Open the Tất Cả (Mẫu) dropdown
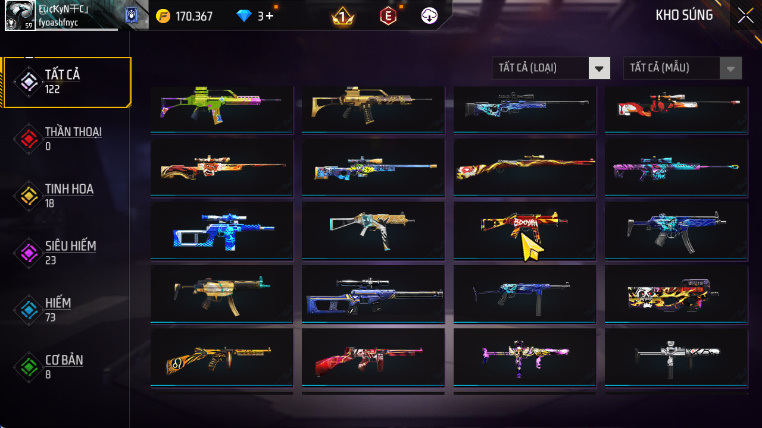 coord(683,68)
